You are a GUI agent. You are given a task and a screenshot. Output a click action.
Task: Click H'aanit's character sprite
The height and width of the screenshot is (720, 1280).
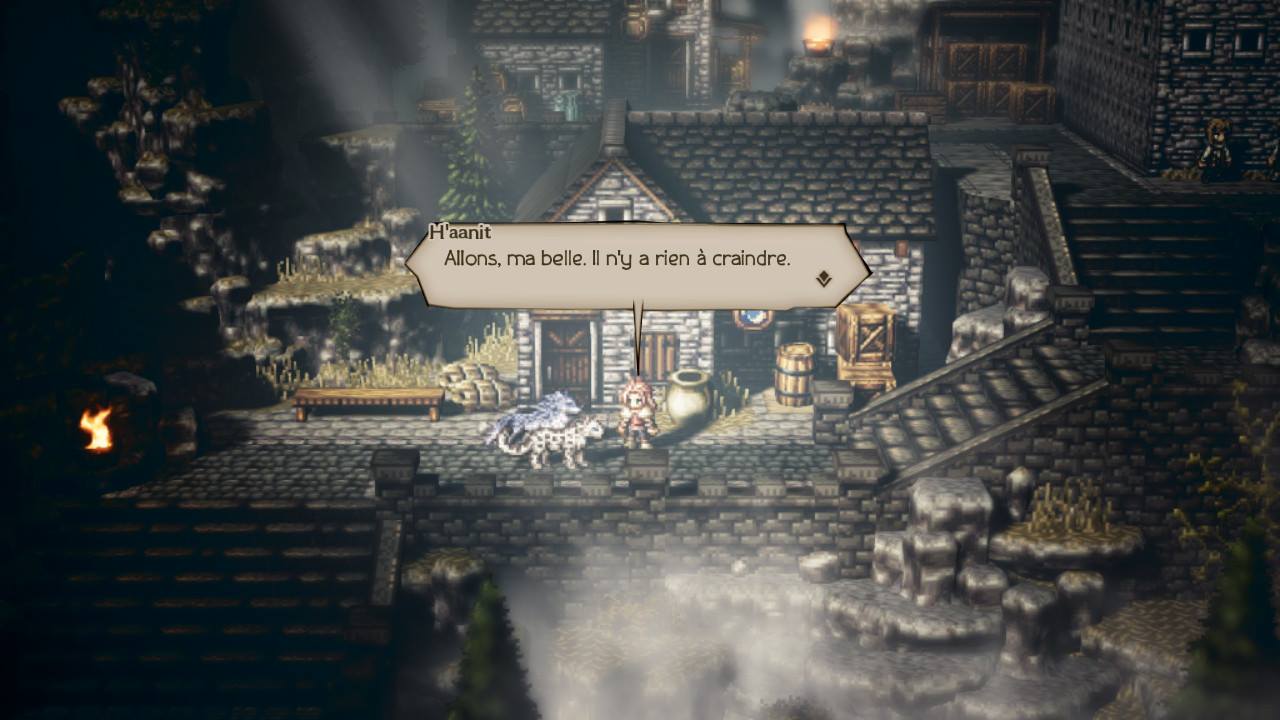pos(637,415)
